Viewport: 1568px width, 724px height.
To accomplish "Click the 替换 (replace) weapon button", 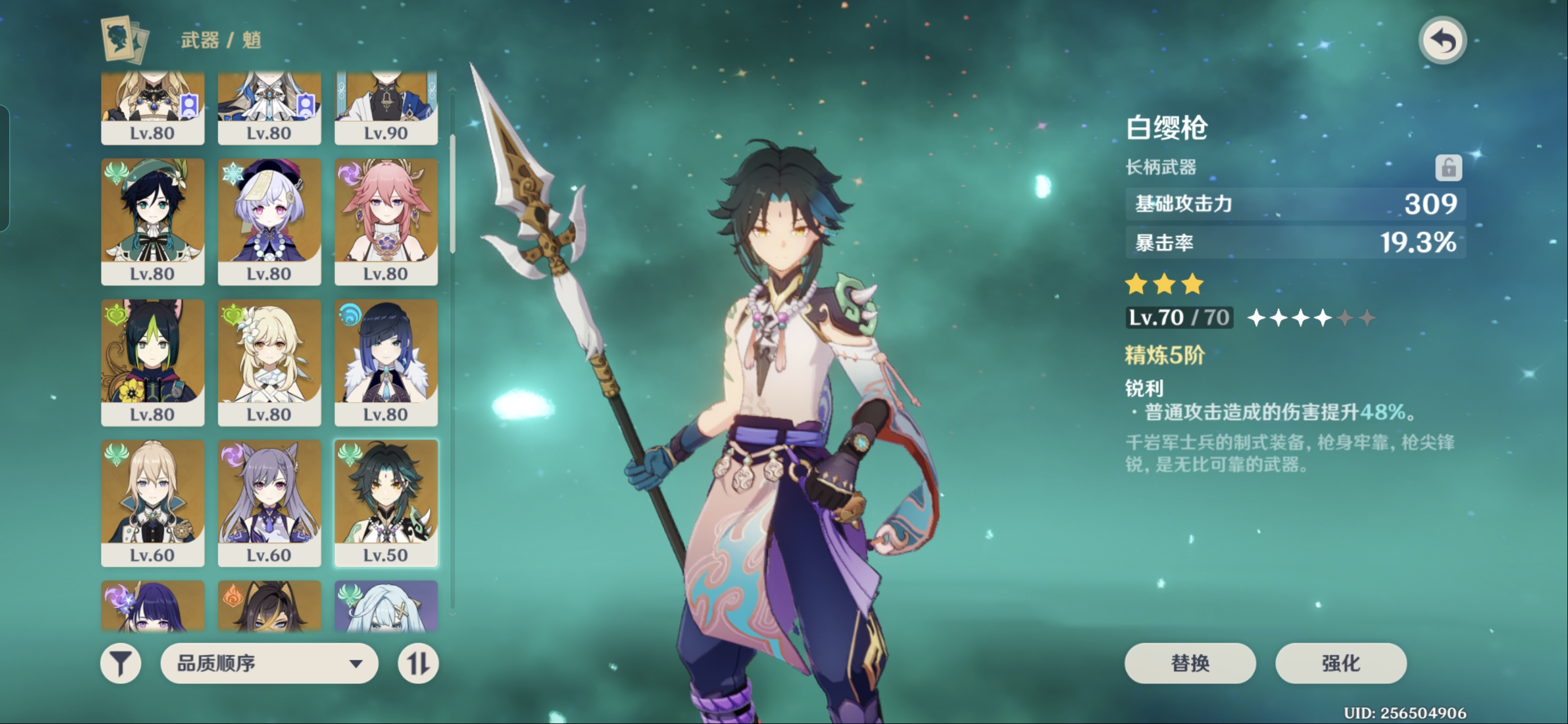I will click(1189, 663).
